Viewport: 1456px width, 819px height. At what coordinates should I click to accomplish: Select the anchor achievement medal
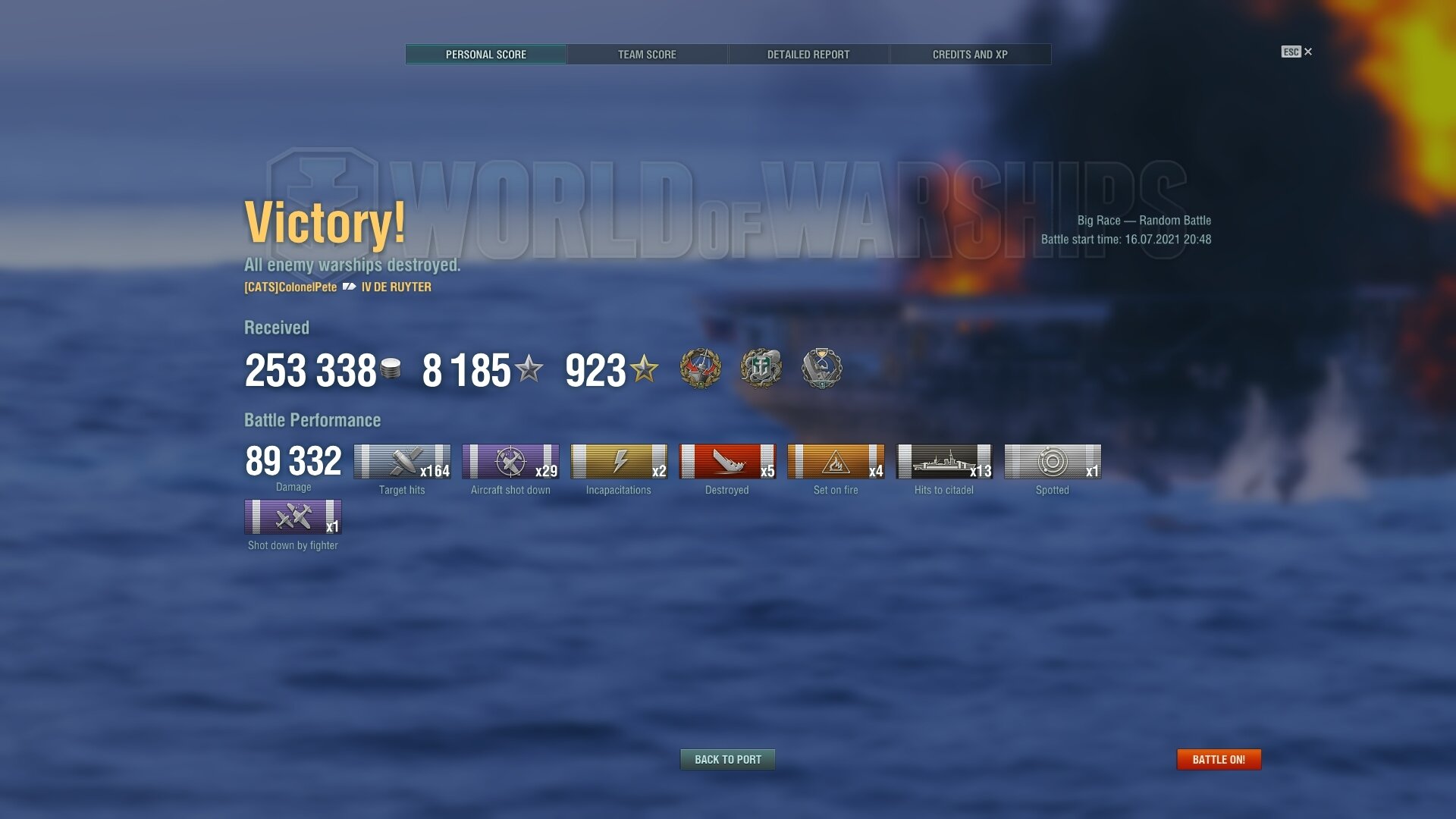(x=761, y=369)
